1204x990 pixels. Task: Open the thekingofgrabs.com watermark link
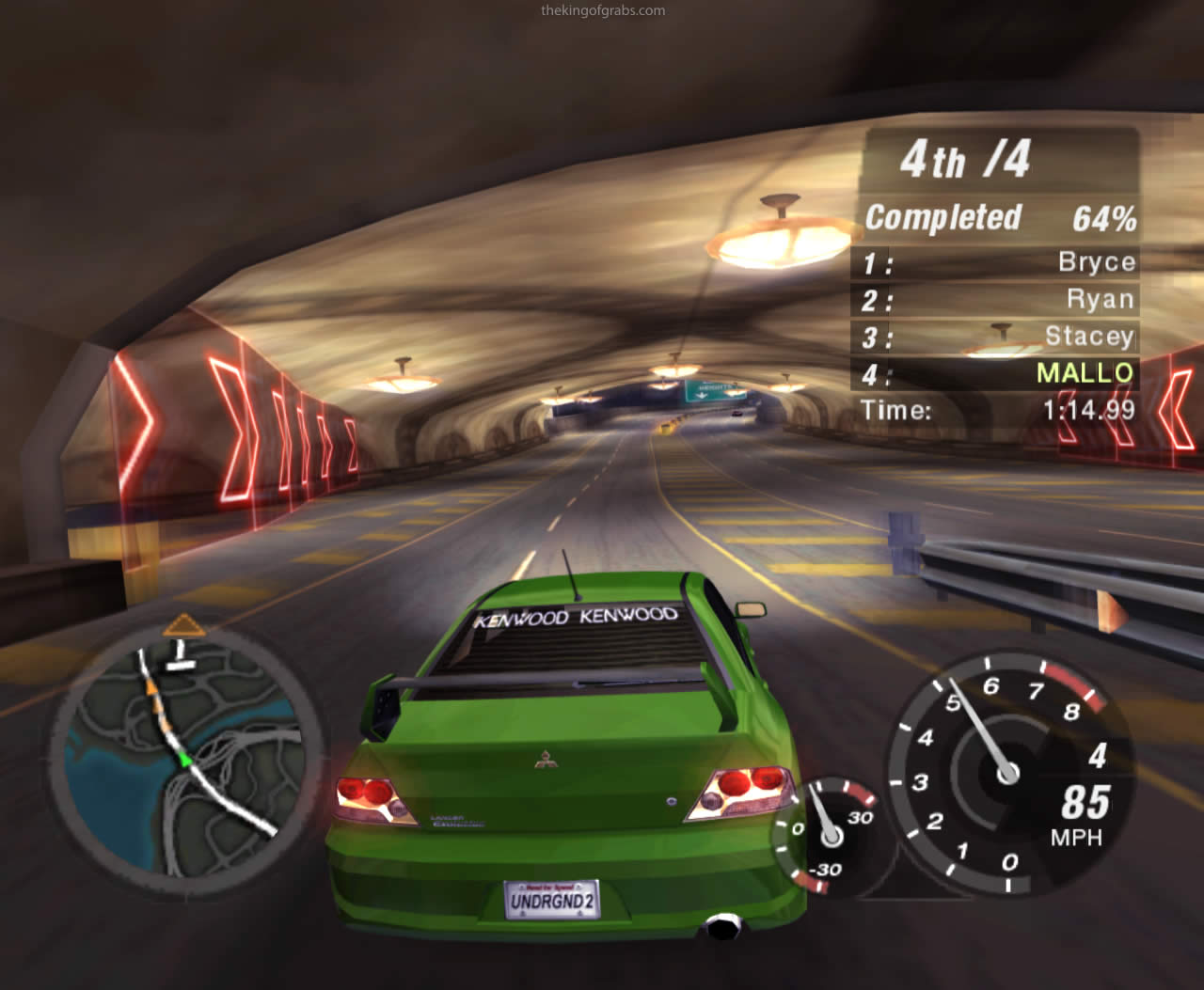tap(603, 11)
